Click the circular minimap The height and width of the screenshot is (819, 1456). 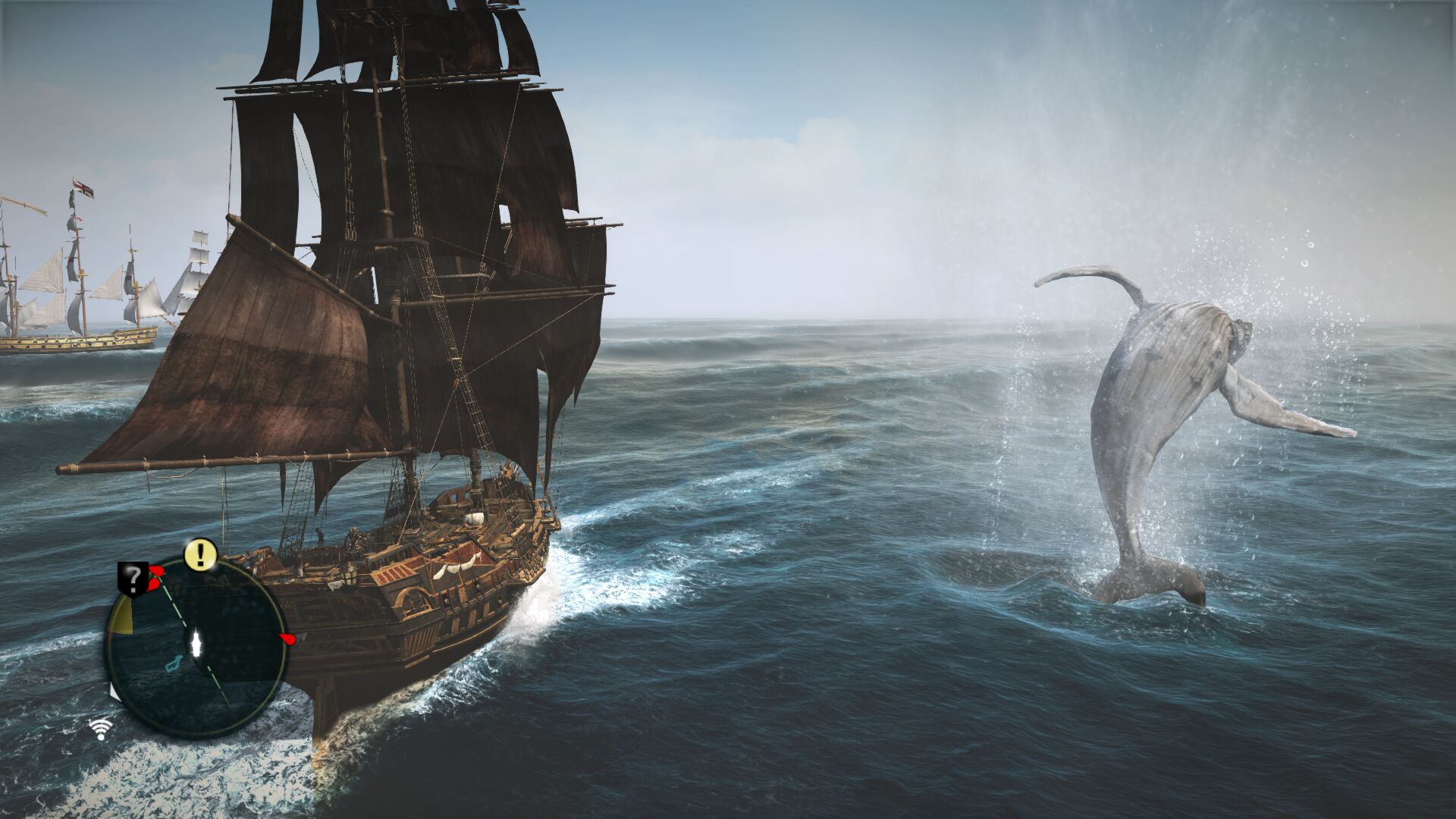[x=196, y=647]
